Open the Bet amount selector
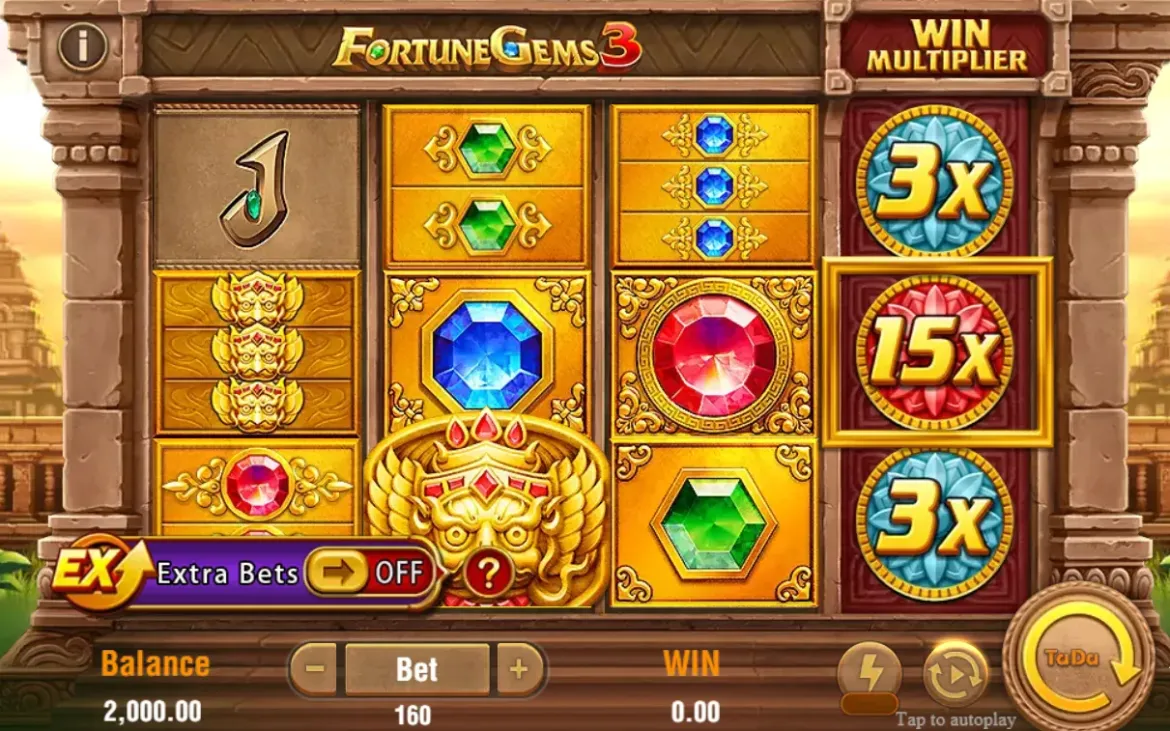Viewport: 1170px width, 731px height. pos(417,669)
